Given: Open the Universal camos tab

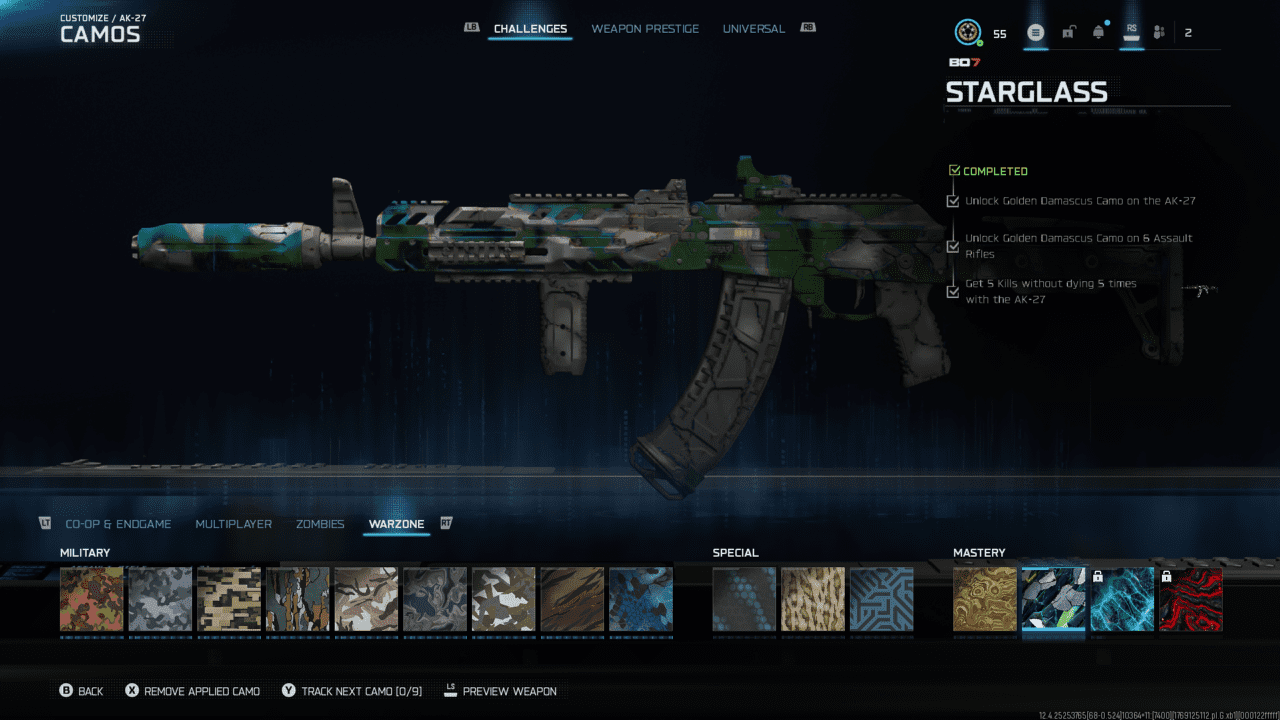Looking at the screenshot, I should pos(753,29).
